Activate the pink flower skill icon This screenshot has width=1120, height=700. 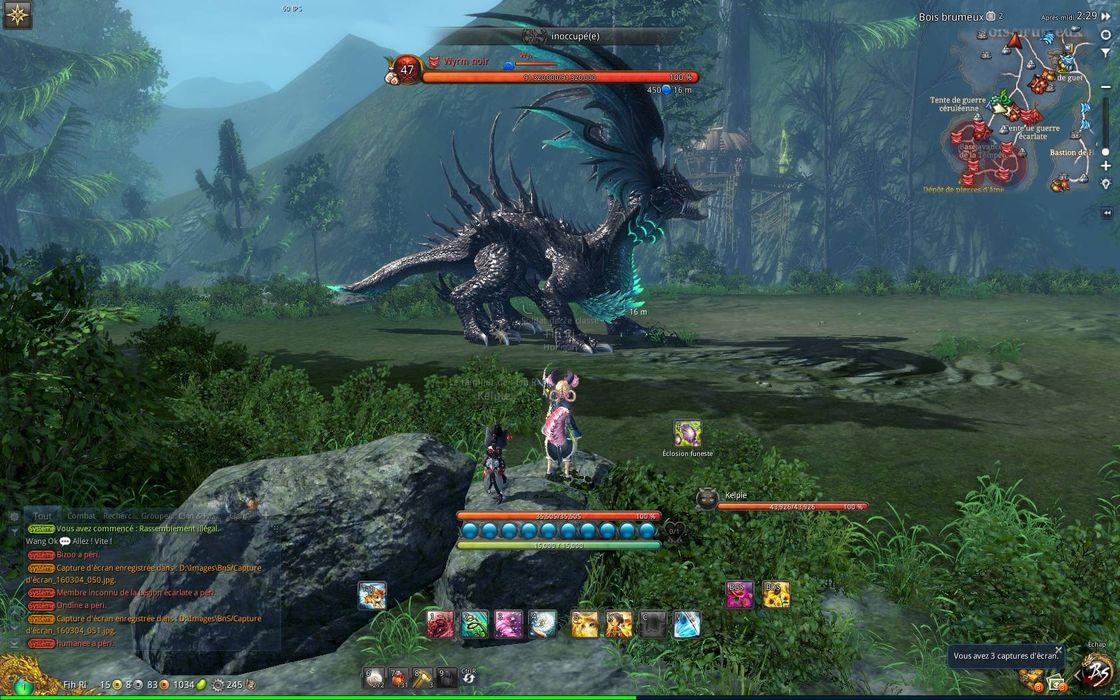click(739, 595)
